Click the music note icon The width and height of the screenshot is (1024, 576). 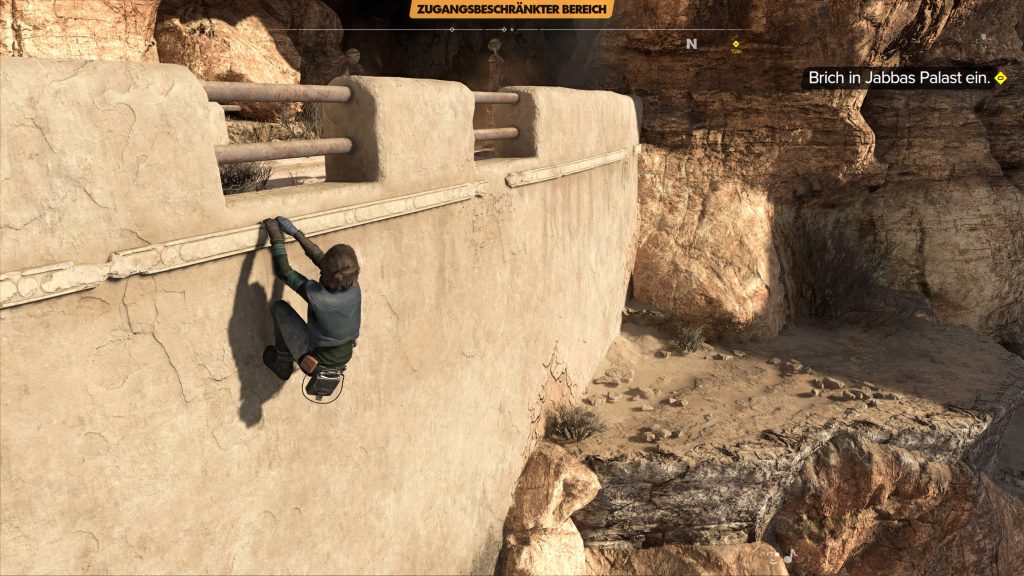point(788,556)
